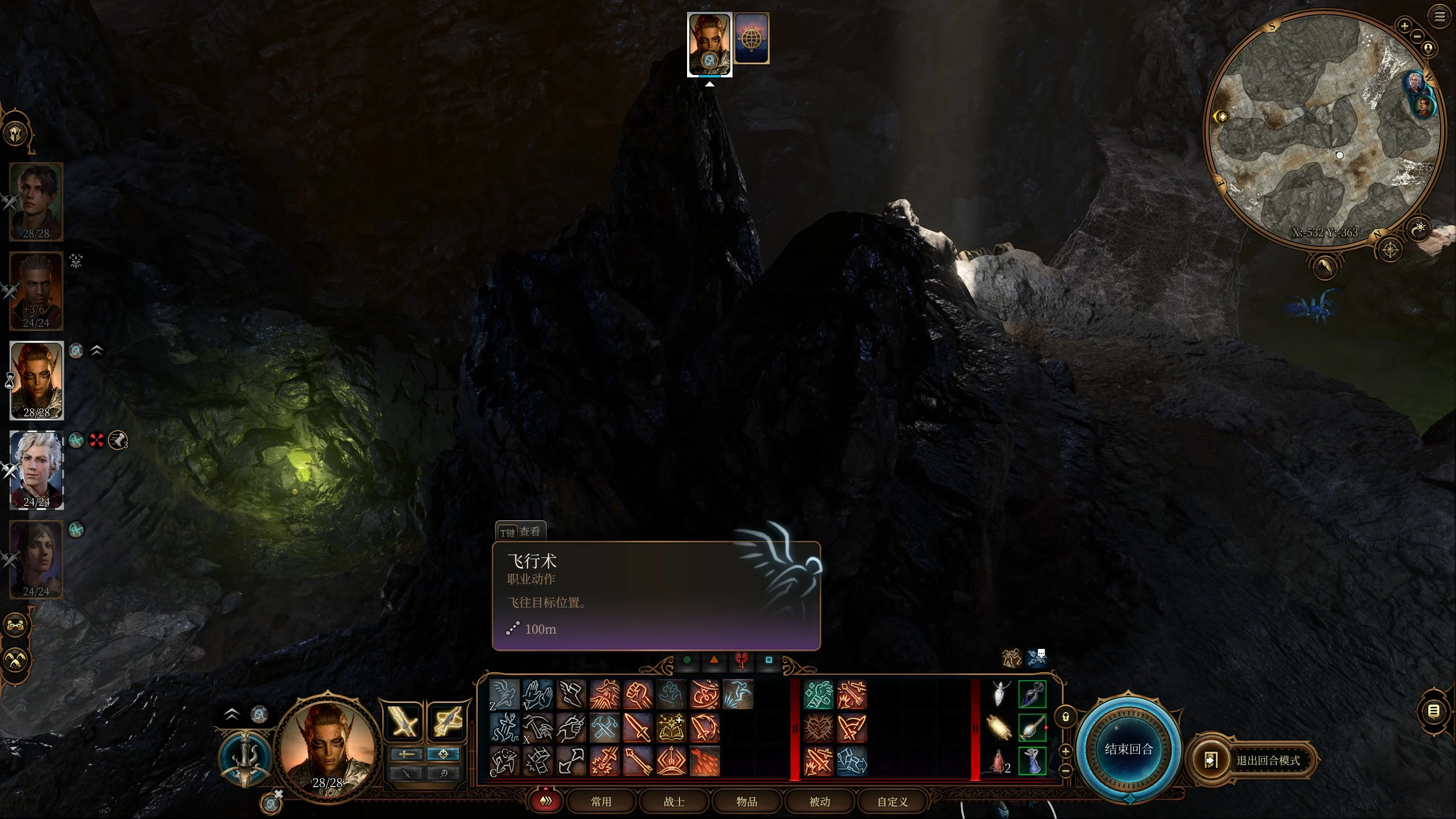Show the 被动 passives tab
The image size is (1456, 819).
tap(819, 801)
